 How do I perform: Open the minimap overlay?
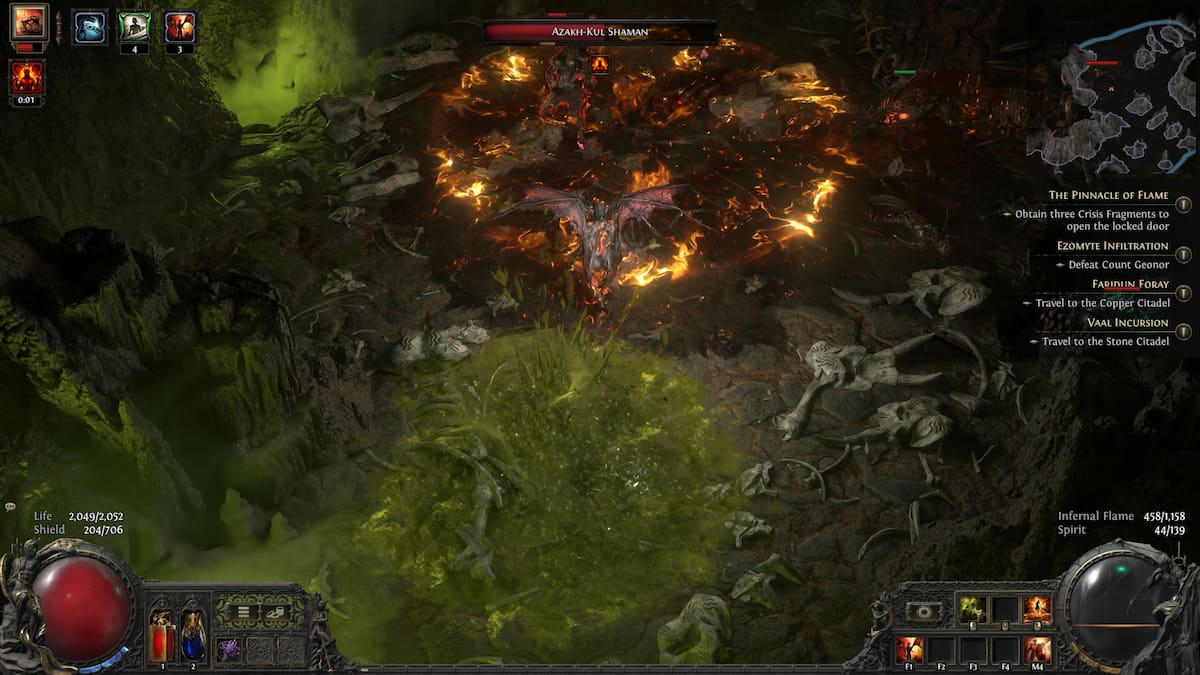point(1110,95)
